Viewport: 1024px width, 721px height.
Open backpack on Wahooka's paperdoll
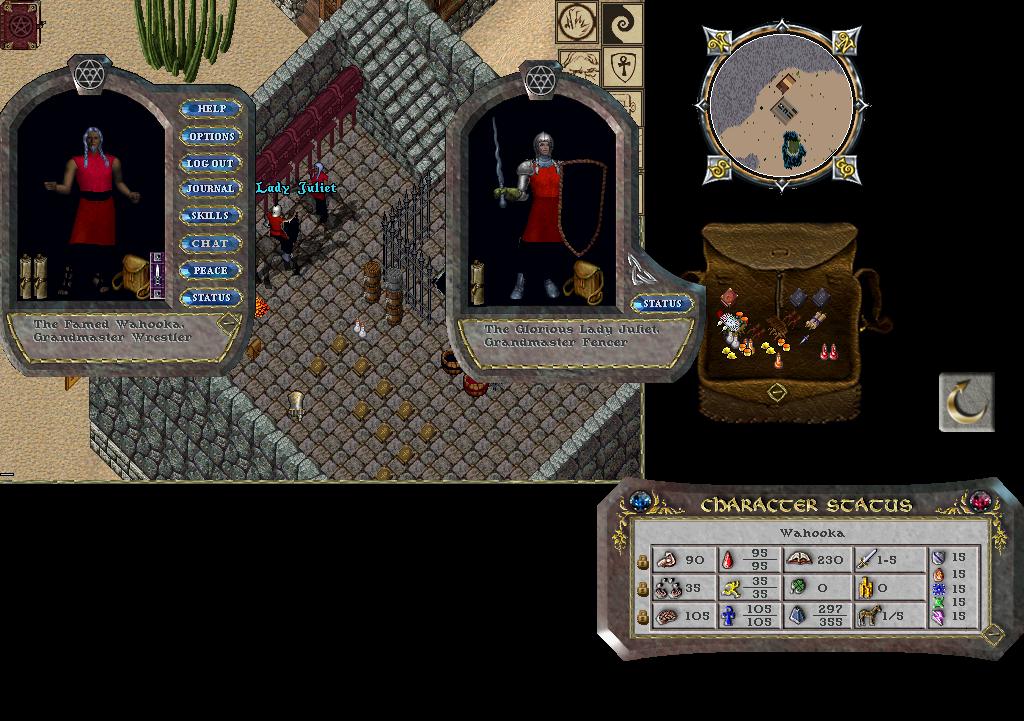point(135,274)
